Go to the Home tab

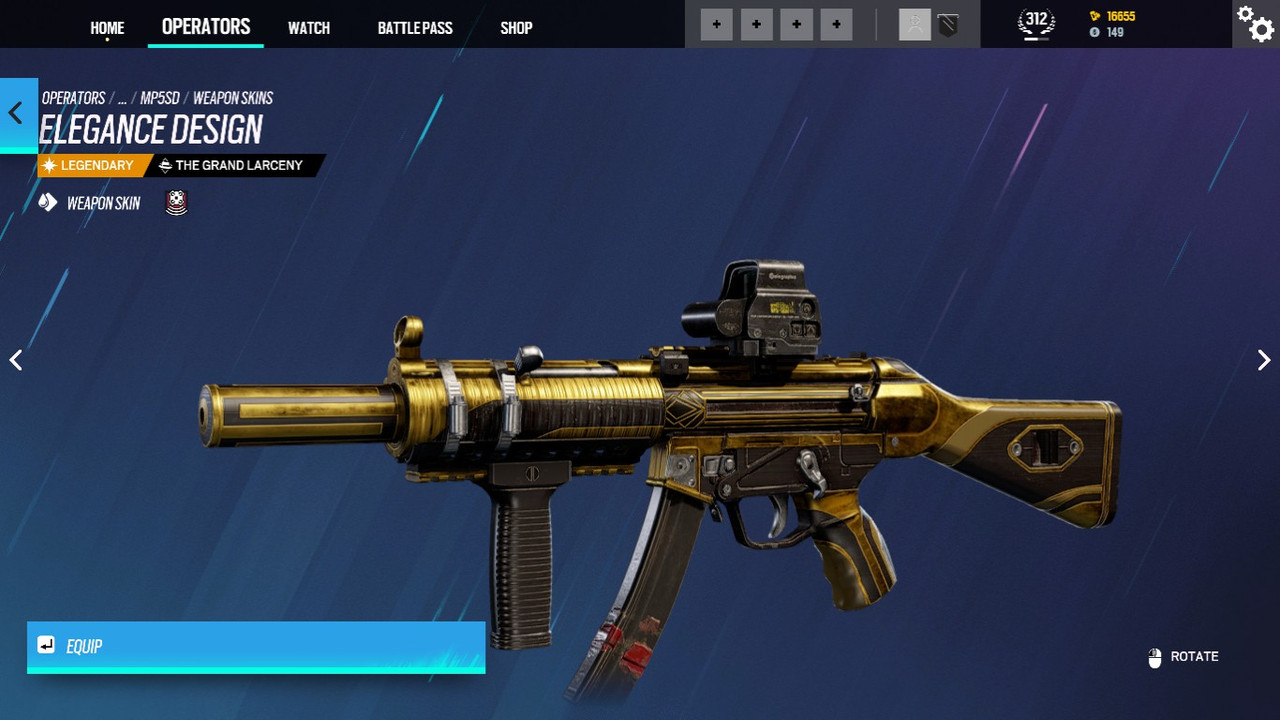click(107, 28)
